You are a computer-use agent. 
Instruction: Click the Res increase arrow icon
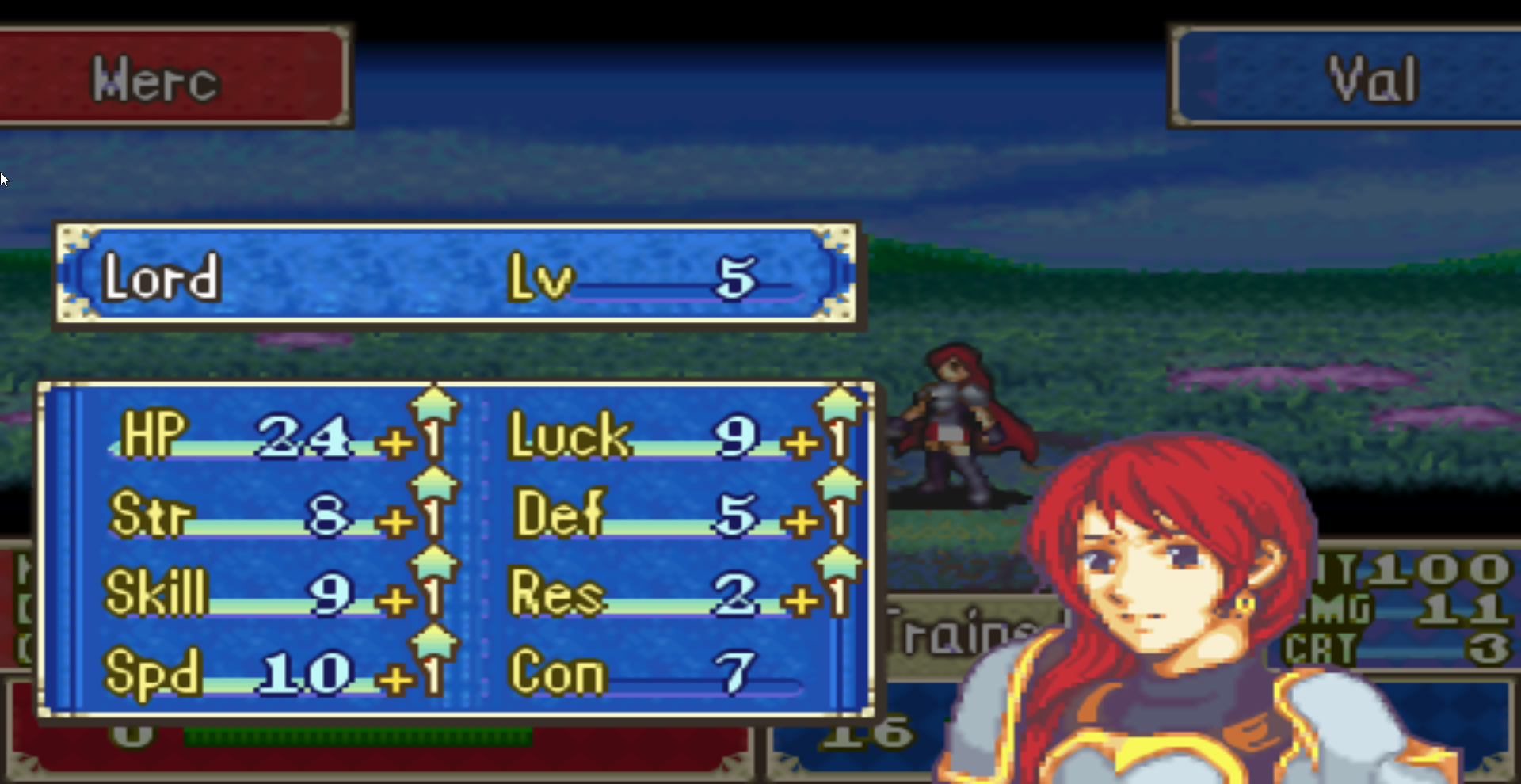[838, 564]
